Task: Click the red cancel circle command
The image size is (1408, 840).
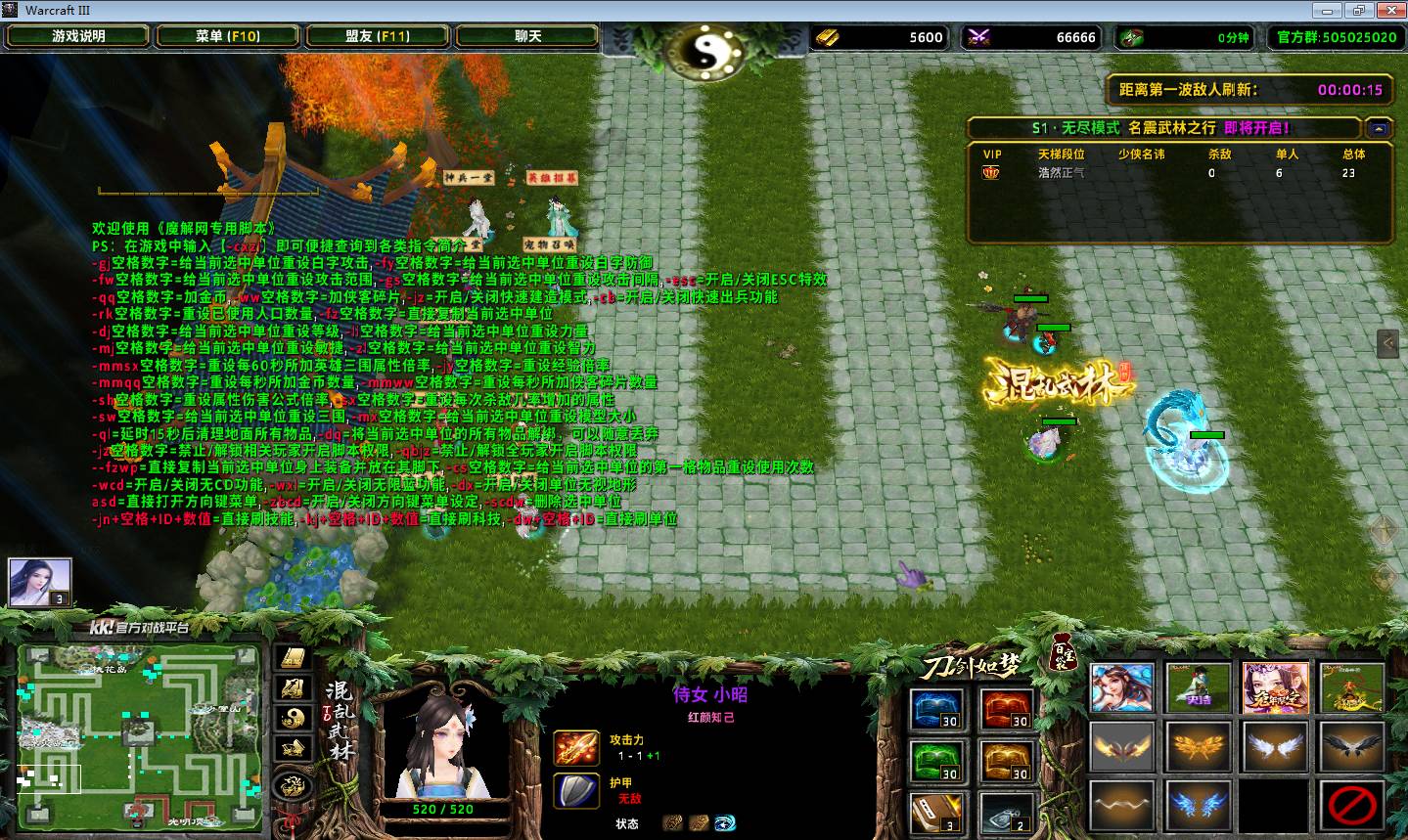Action: coord(1352,805)
